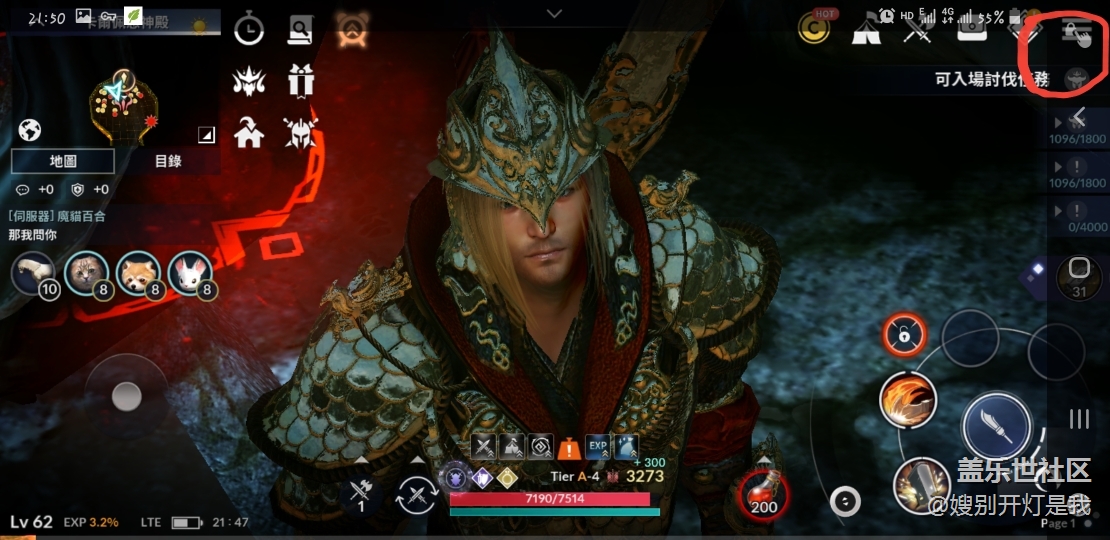
Task: Activate the fiery slash skill
Action: pyautogui.click(x=907, y=399)
